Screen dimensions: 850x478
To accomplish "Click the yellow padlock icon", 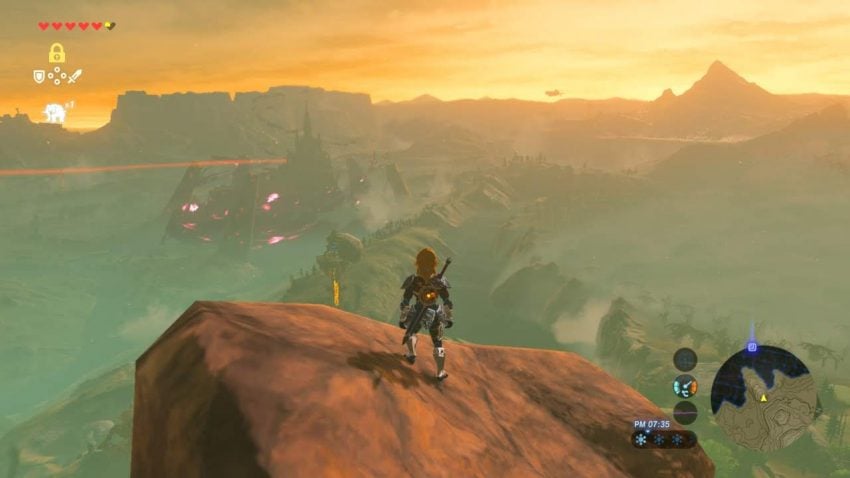I will 57,53.
